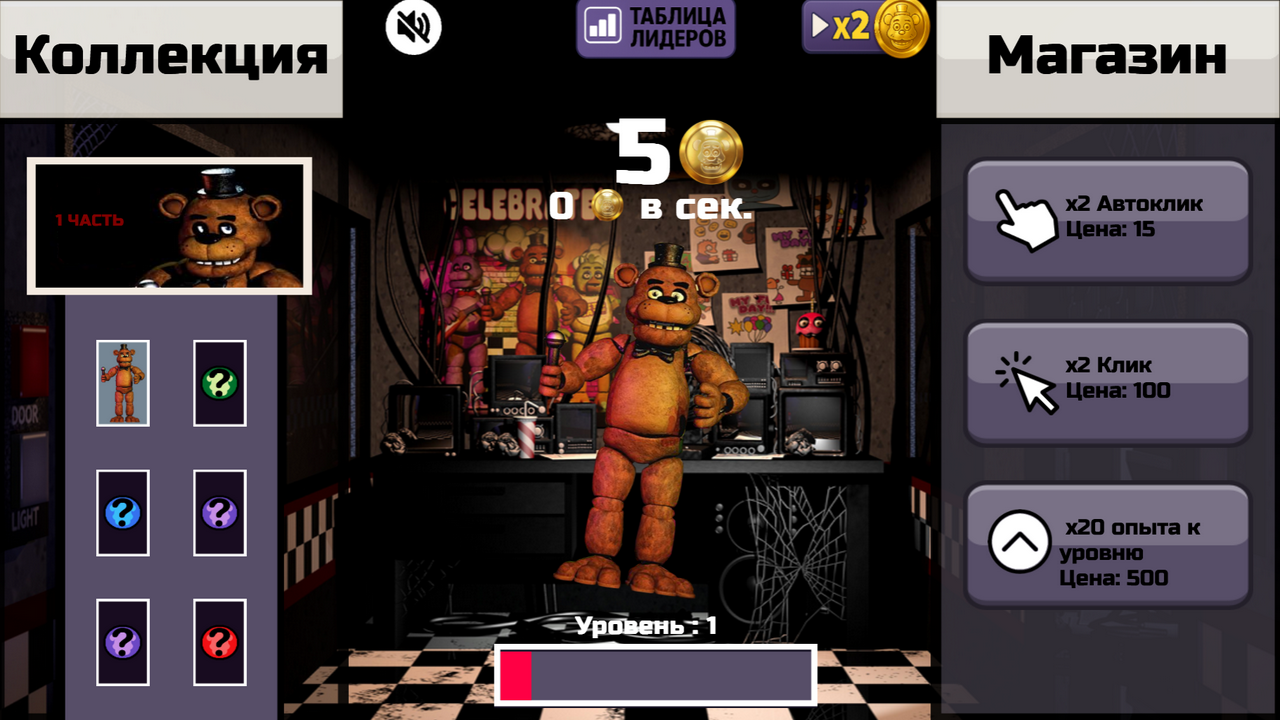
Task: Open the Магазин panel
Action: click(x=1106, y=55)
